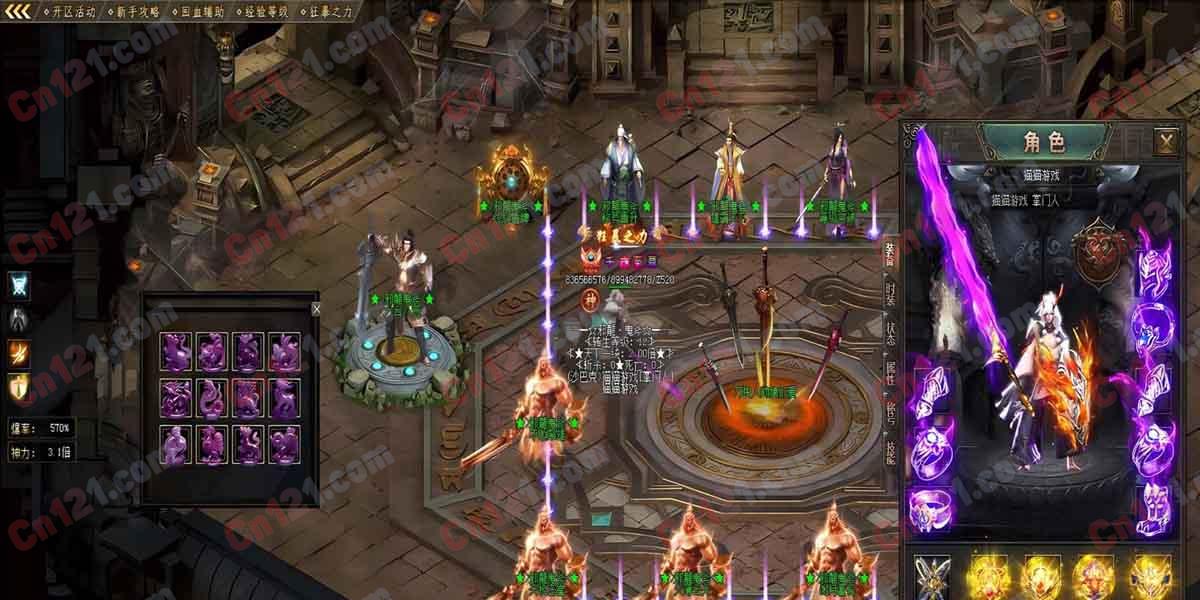Image resolution: width=1200 pixels, height=600 pixels.
Task: Open the 新手攻略 guide
Action: pyautogui.click(x=137, y=12)
